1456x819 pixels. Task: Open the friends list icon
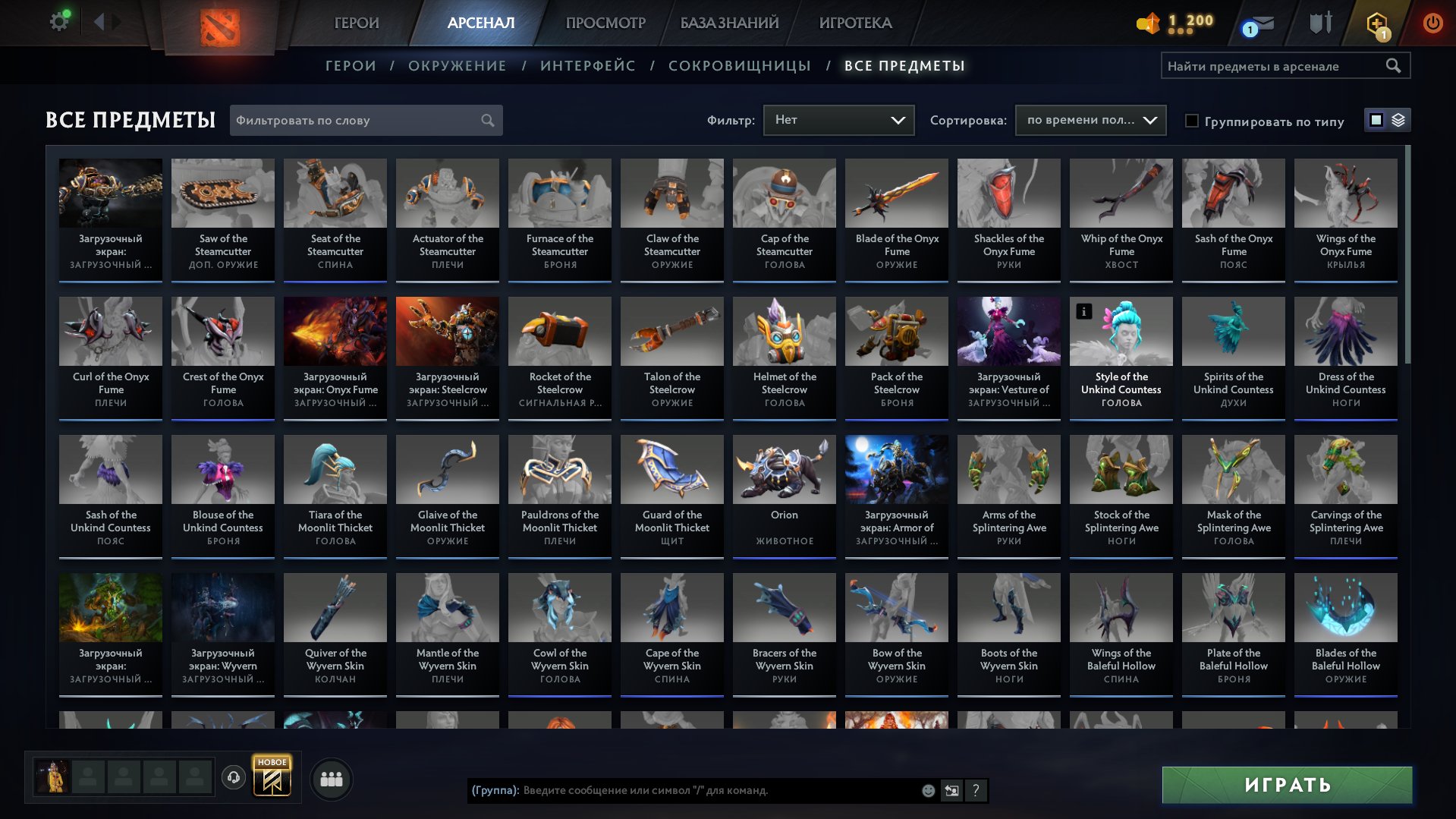tap(332, 778)
